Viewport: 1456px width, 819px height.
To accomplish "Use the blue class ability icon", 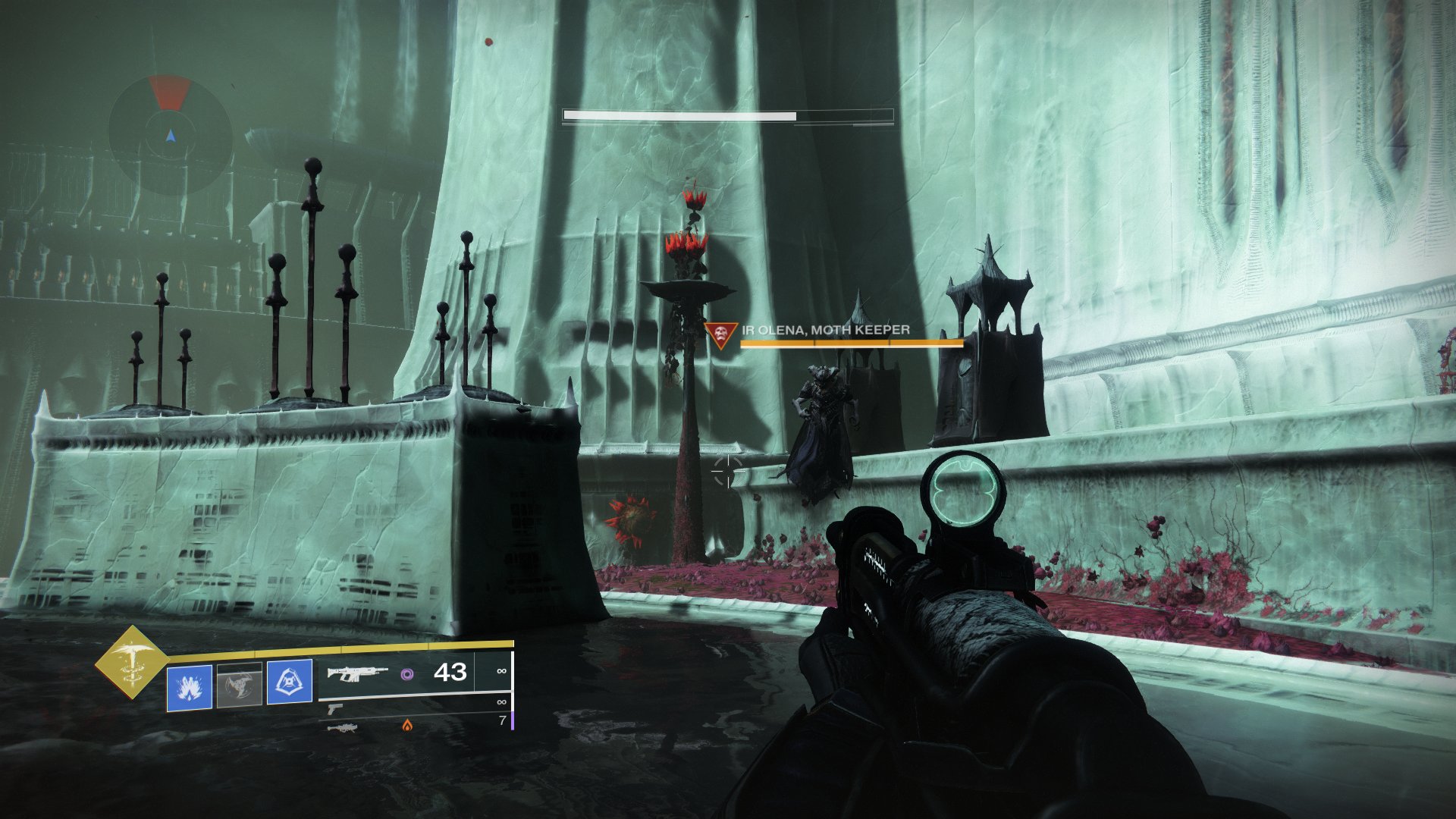I will click(290, 681).
